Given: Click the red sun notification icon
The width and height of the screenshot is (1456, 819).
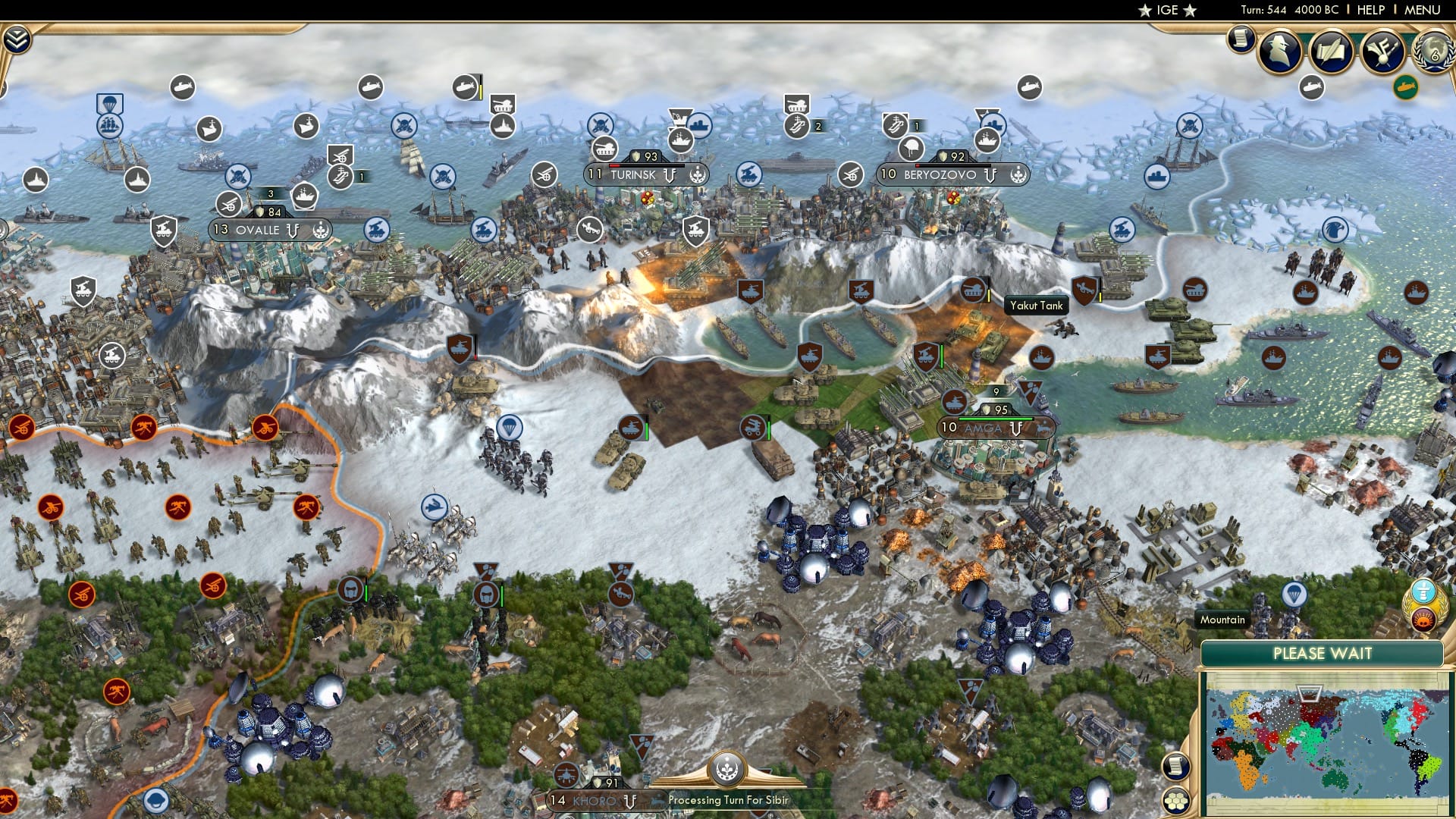Looking at the screenshot, I should pyautogui.click(x=1423, y=620).
